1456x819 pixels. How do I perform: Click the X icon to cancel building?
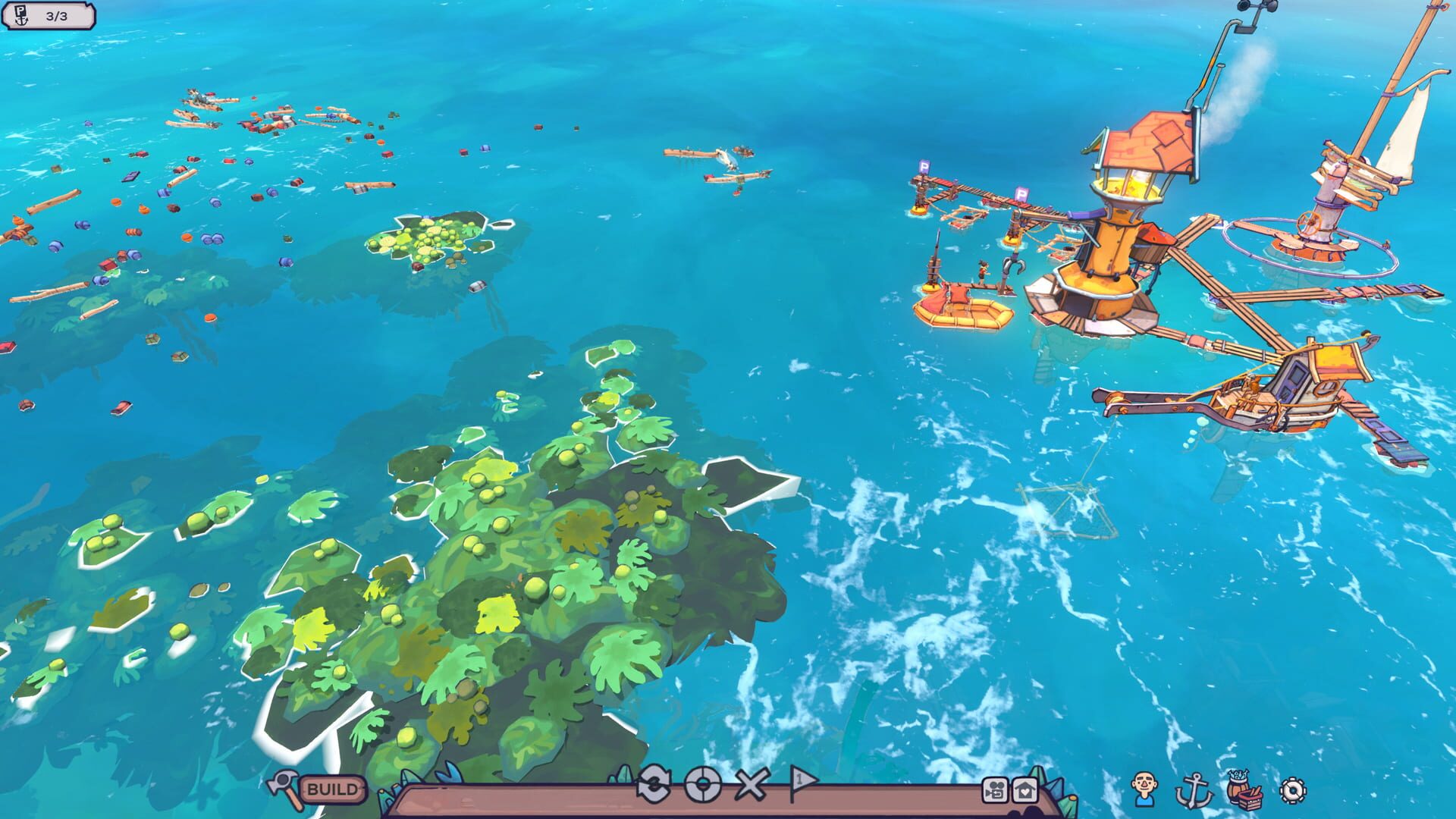[751, 786]
